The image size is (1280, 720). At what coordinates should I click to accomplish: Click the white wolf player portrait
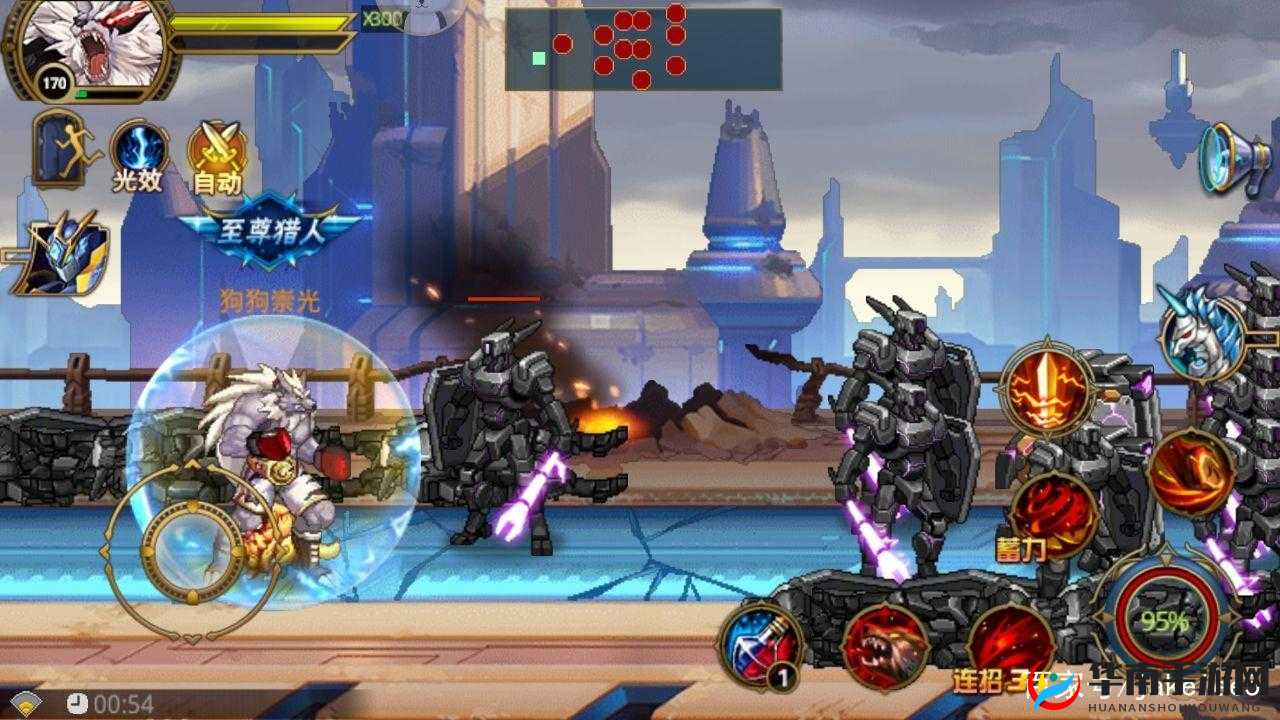[83, 45]
